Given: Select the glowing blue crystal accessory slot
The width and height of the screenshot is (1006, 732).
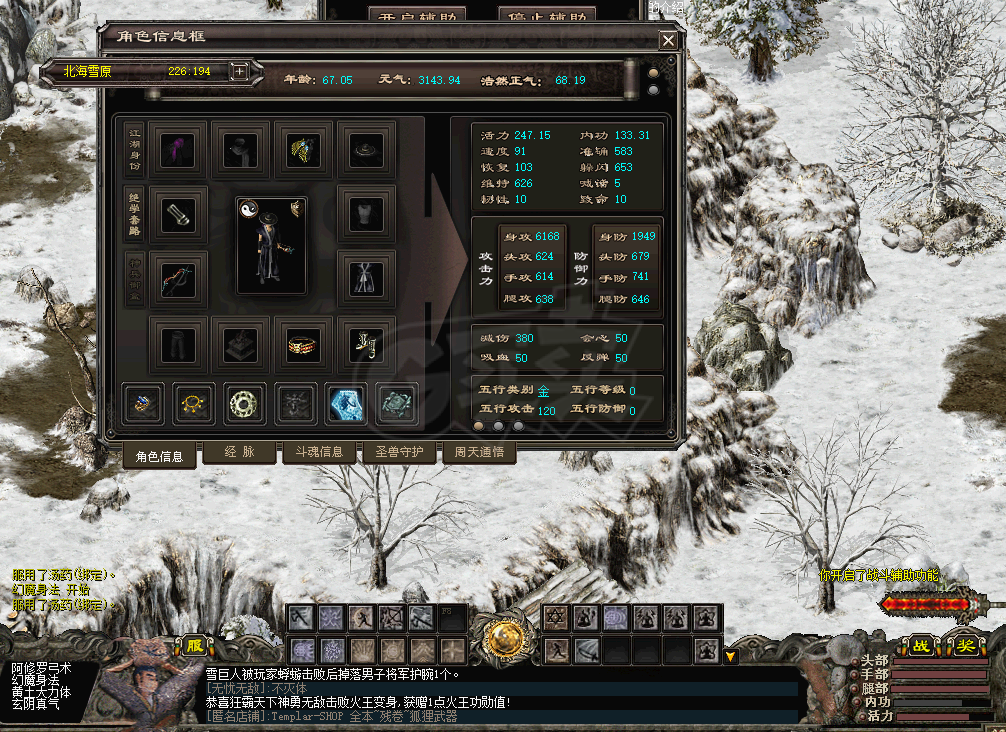Looking at the screenshot, I should 346,403.
